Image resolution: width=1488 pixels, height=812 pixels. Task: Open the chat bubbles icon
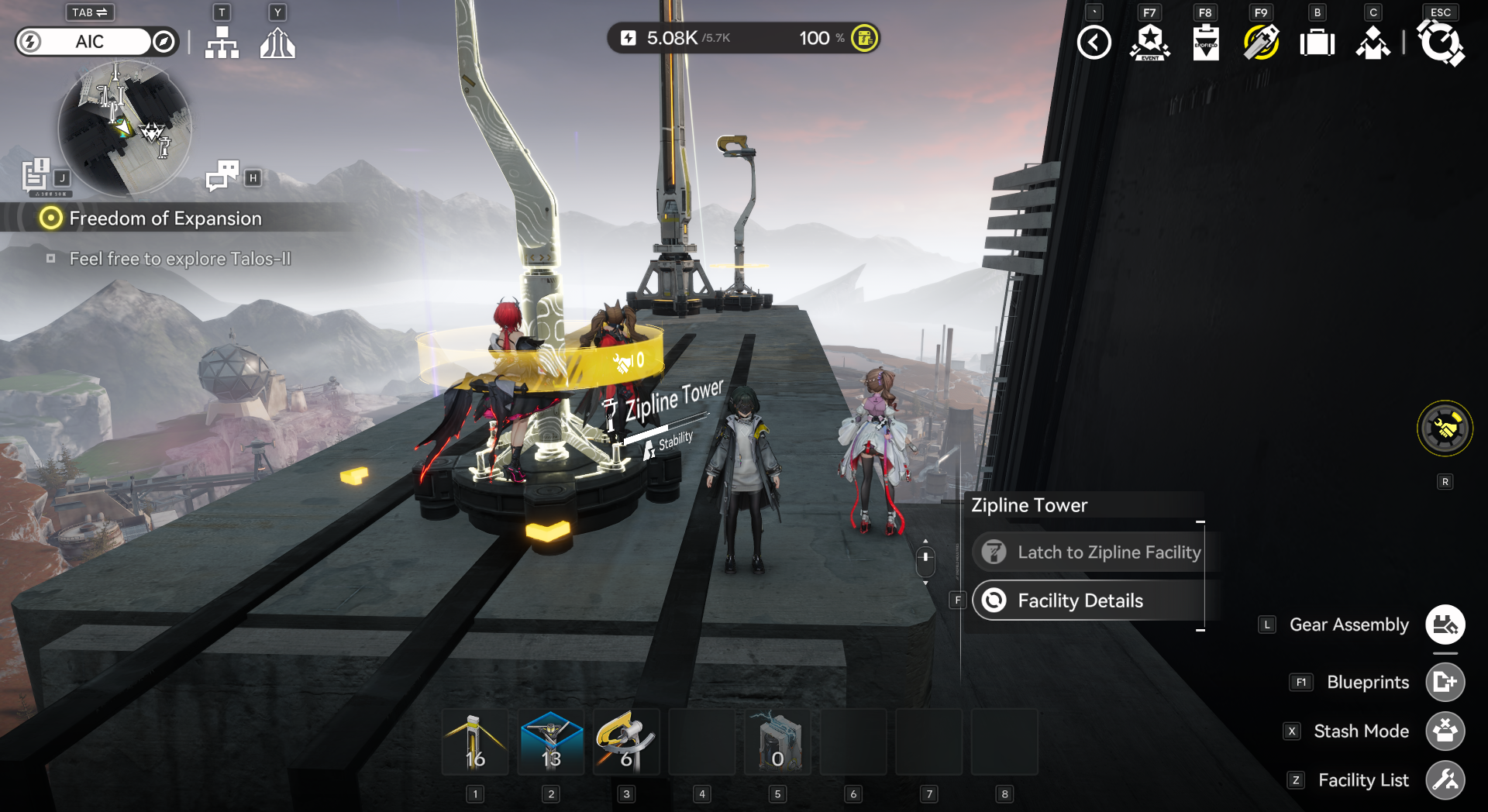click(x=222, y=176)
